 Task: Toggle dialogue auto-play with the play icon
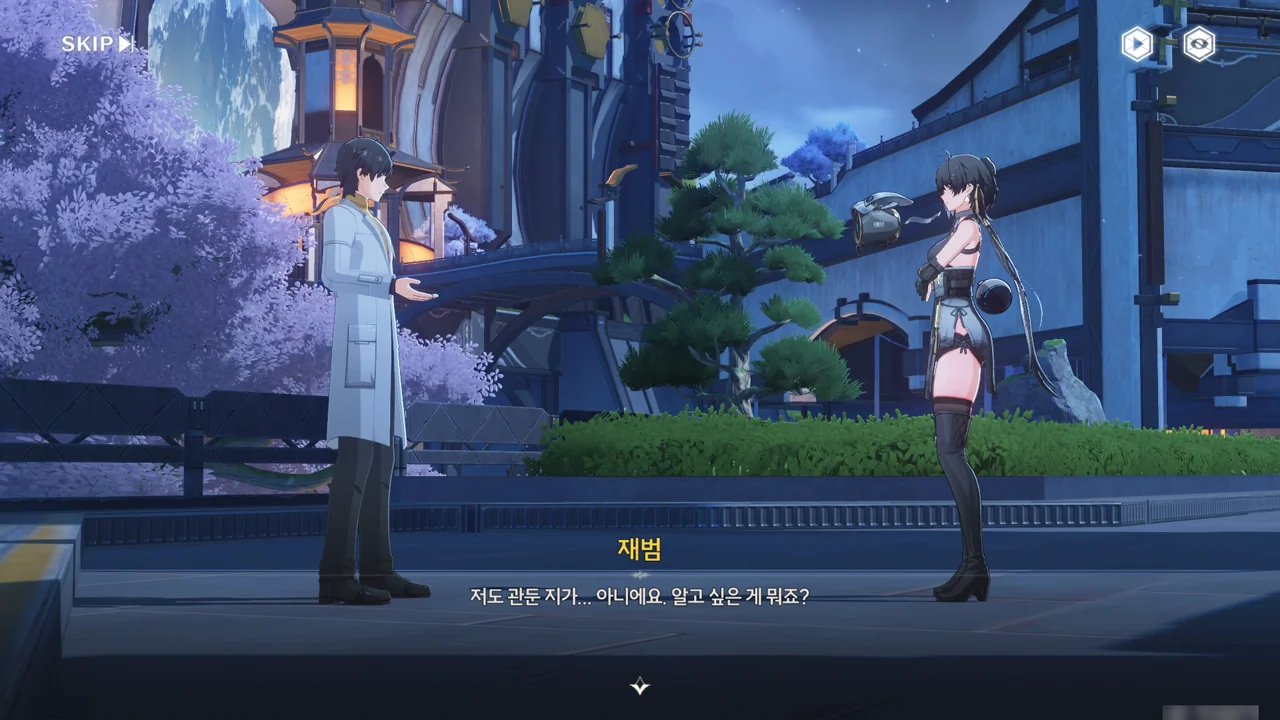click(x=1137, y=44)
